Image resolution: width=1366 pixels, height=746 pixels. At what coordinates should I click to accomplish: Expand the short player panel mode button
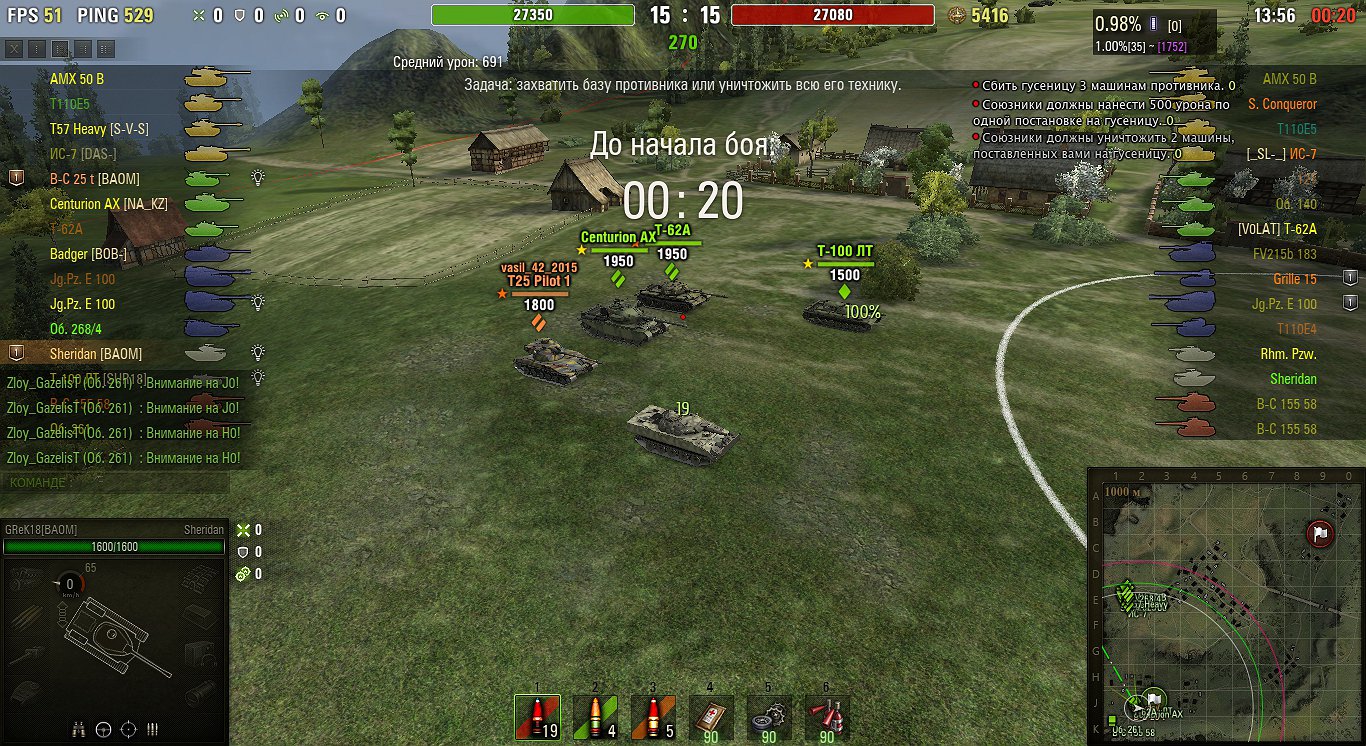(37, 48)
